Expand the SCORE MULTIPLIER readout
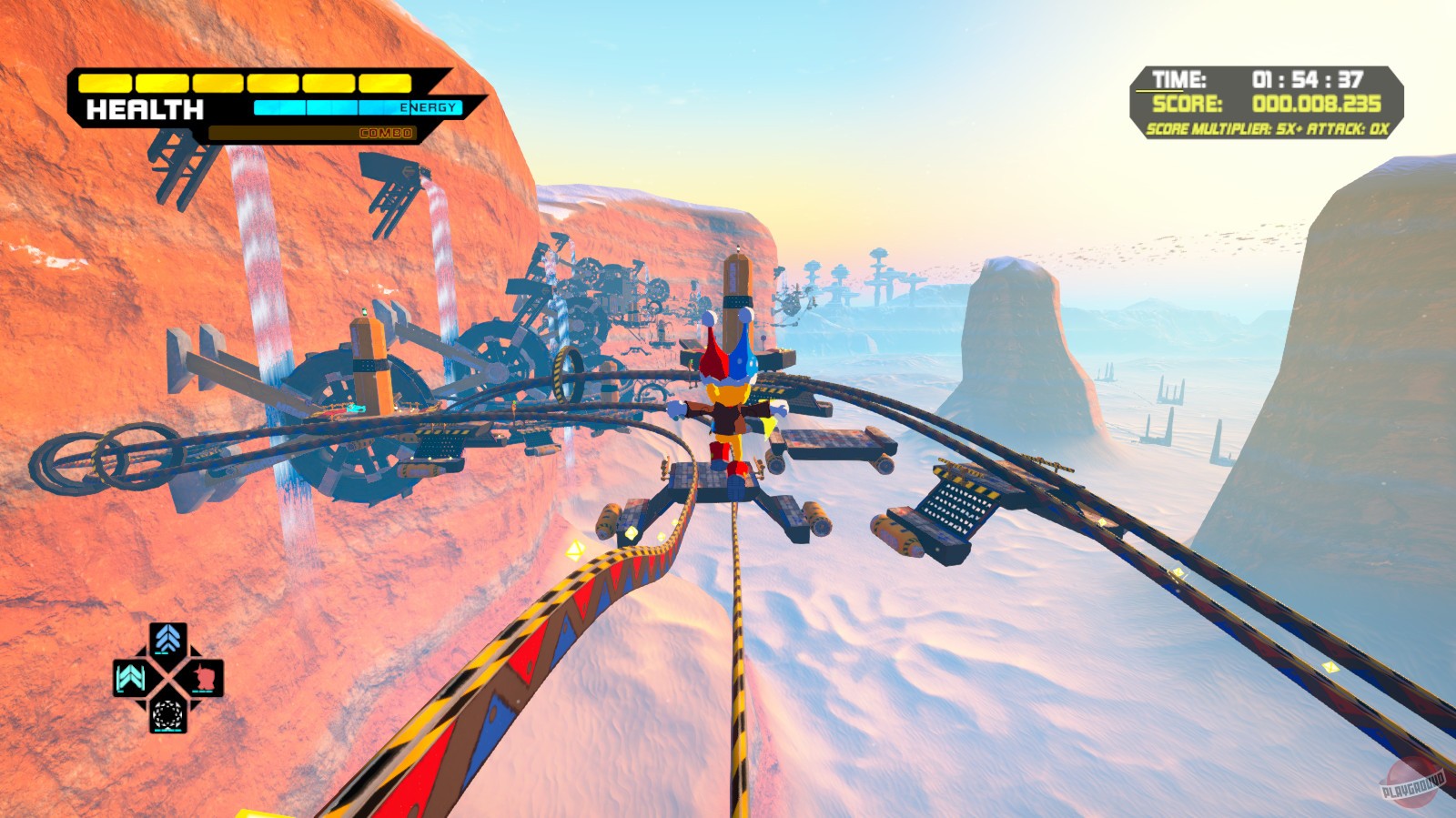Screen dimensions: 1456x818 (1210, 130)
